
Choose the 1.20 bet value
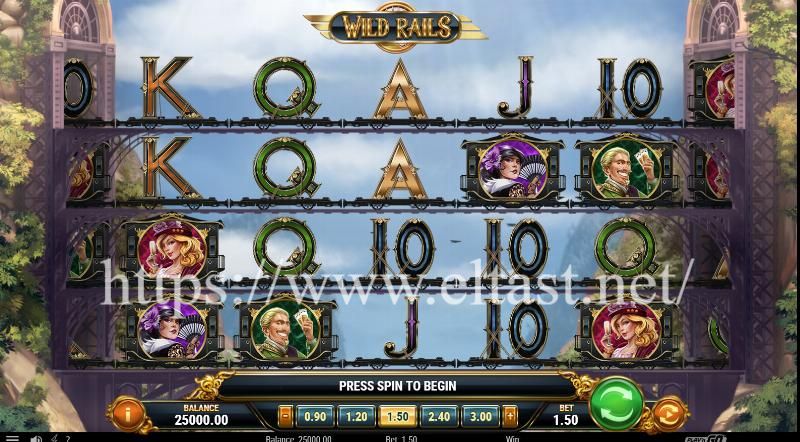pyautogui.click(x=353, y=416)
